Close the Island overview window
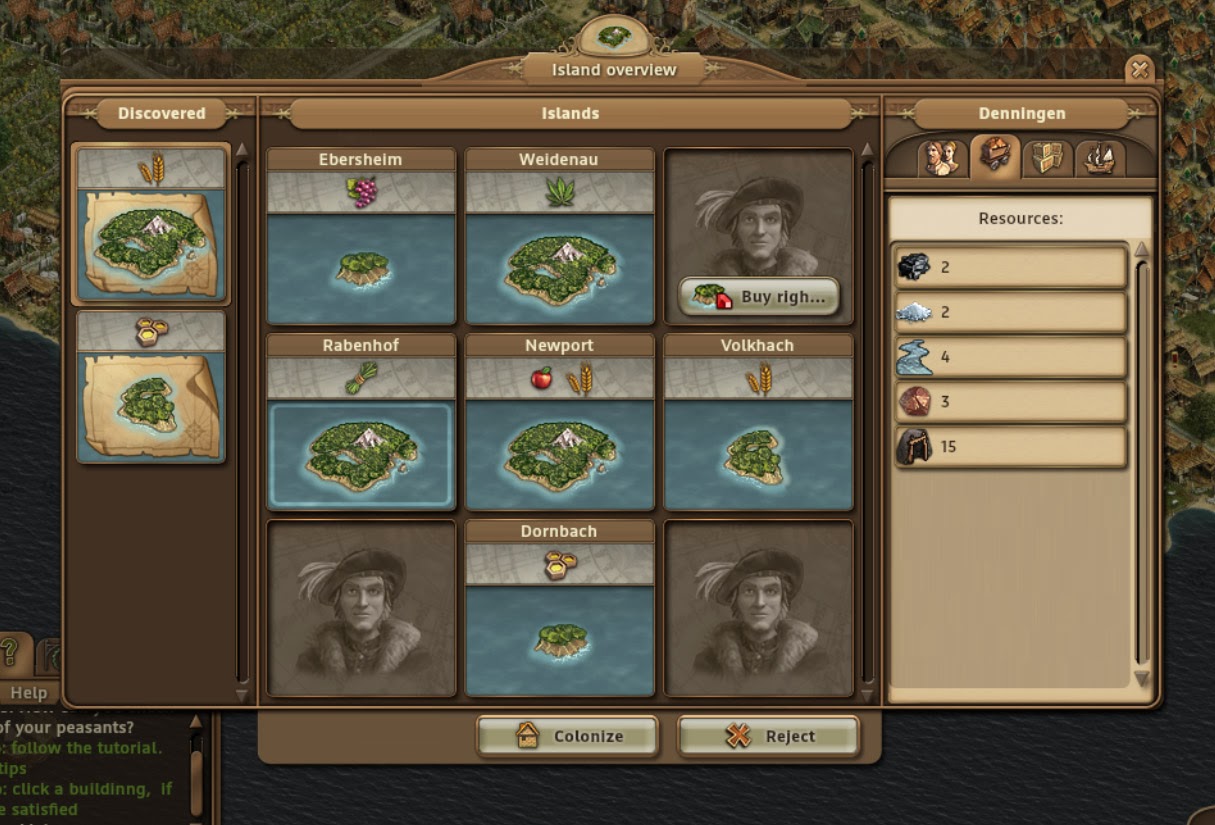The image size is (1215, 825). click(1139, 69)
